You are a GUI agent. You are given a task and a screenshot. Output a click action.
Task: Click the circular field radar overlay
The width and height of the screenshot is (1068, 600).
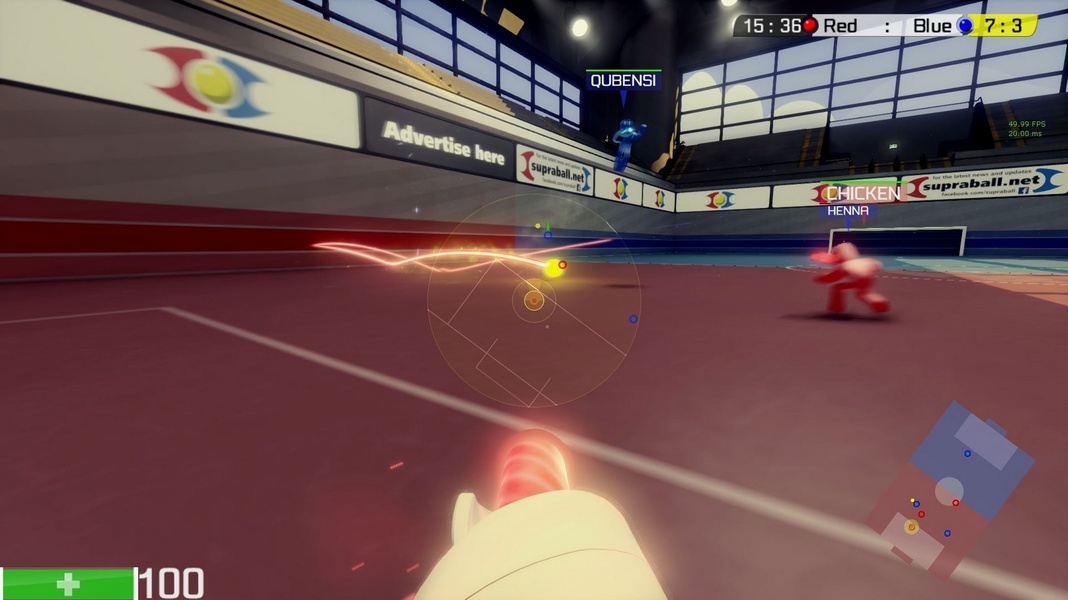pyautogui.click(x=533, y=300)
